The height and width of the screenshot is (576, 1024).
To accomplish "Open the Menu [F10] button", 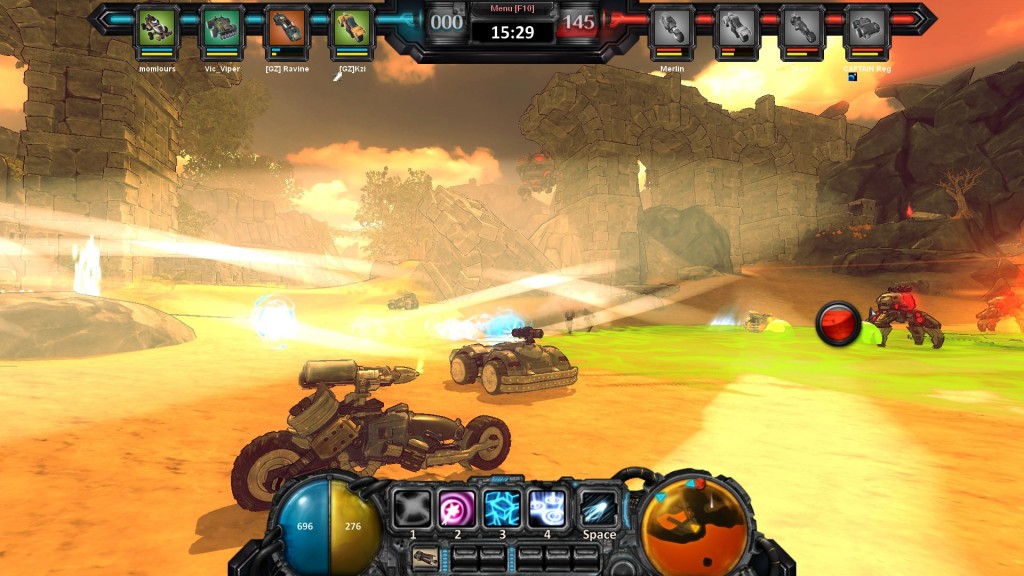I will [512, 9].
